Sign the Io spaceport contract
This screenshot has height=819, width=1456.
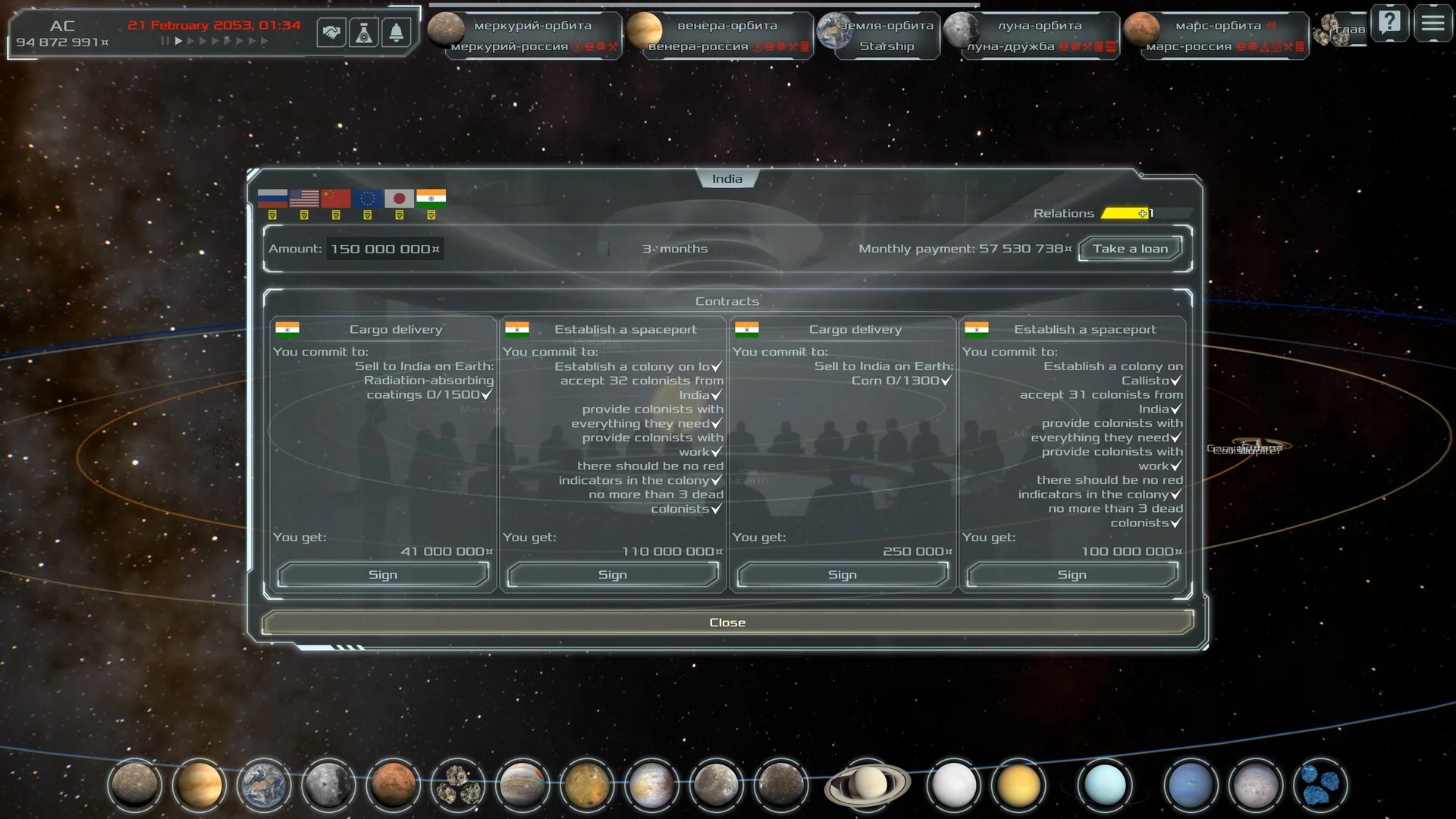pos(613,575)
